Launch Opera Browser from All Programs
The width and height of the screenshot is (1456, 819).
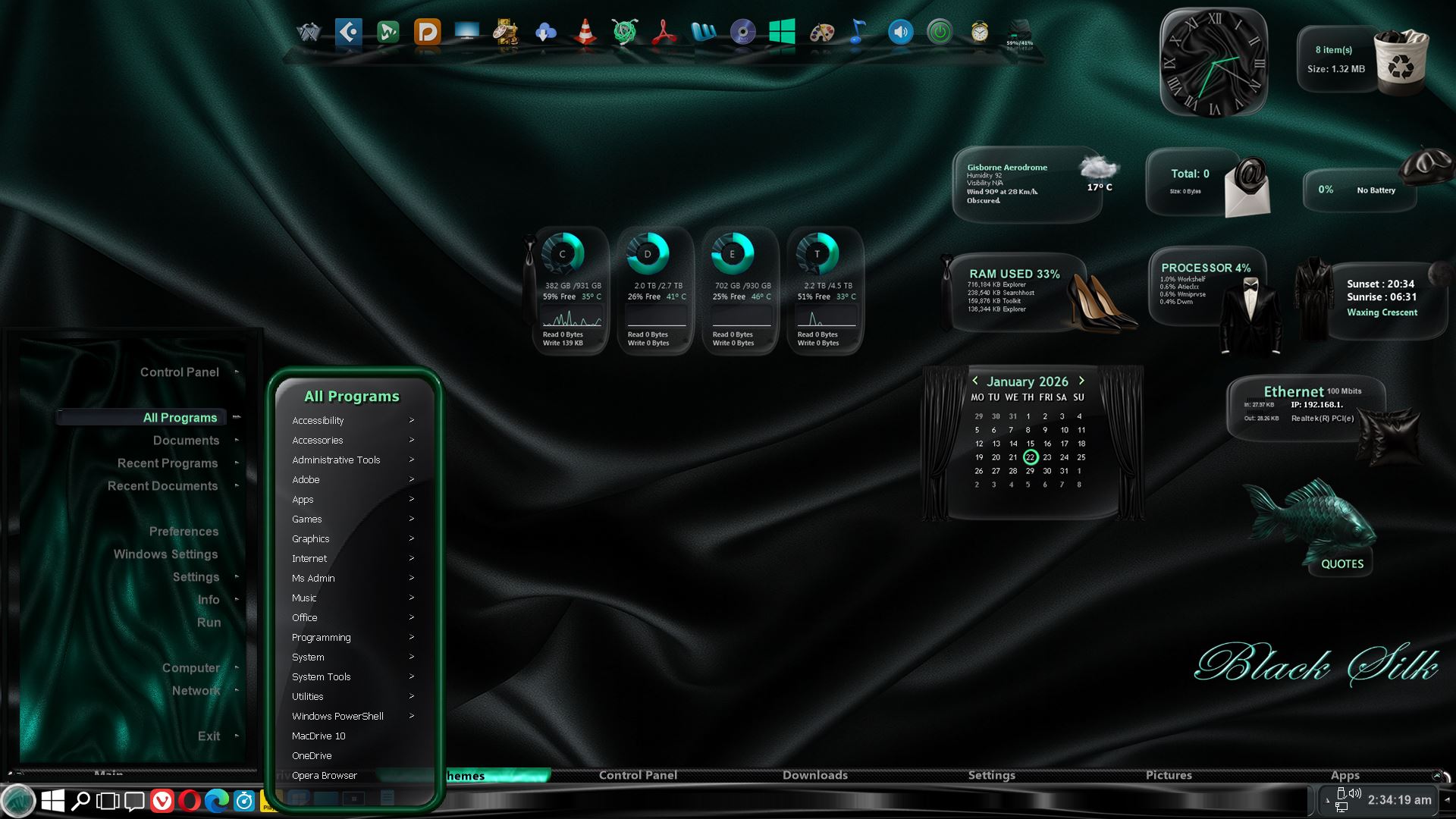coord(325,776)
